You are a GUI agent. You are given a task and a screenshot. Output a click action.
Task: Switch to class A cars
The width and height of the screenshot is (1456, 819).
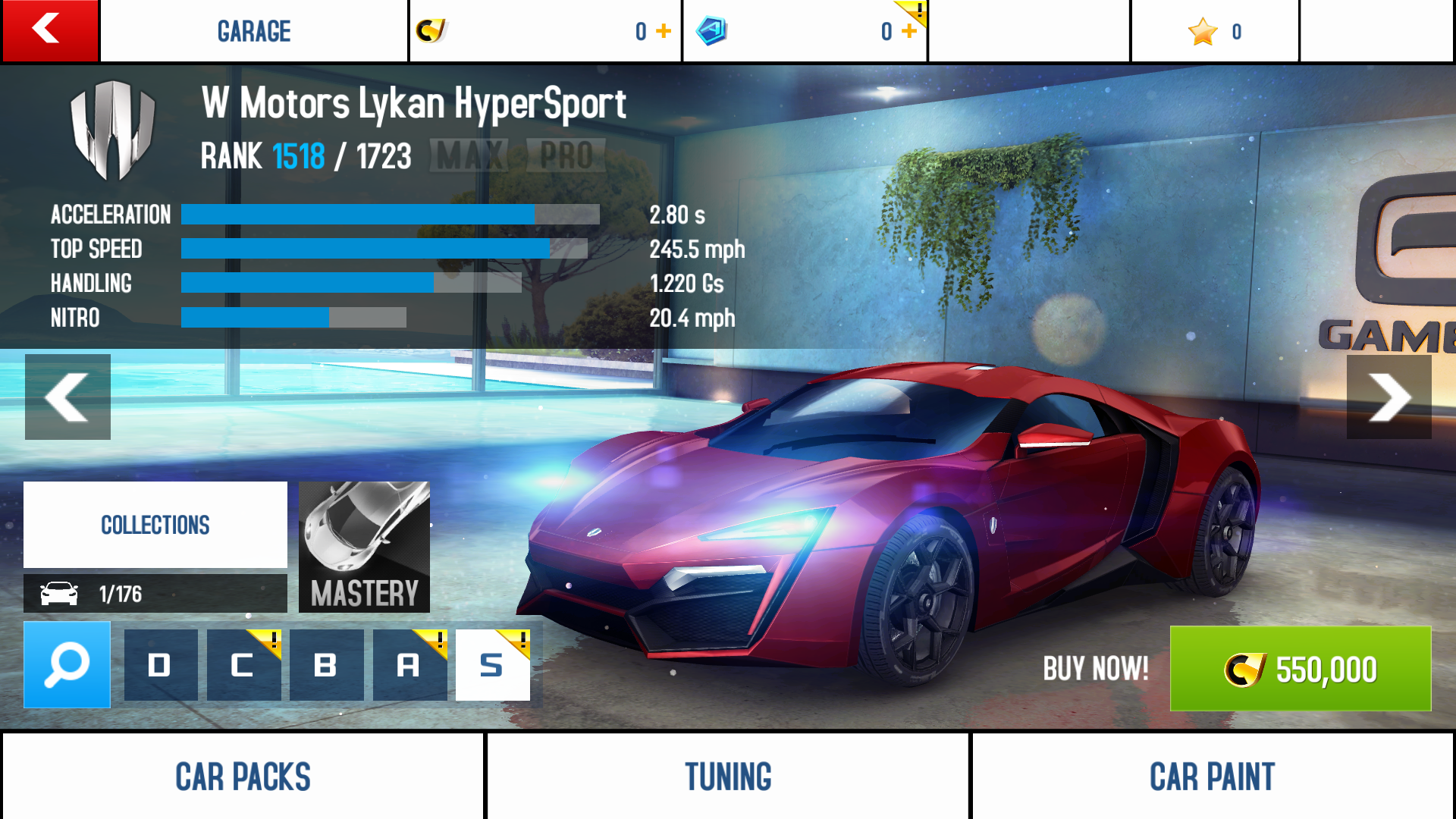tap(409, 665)
